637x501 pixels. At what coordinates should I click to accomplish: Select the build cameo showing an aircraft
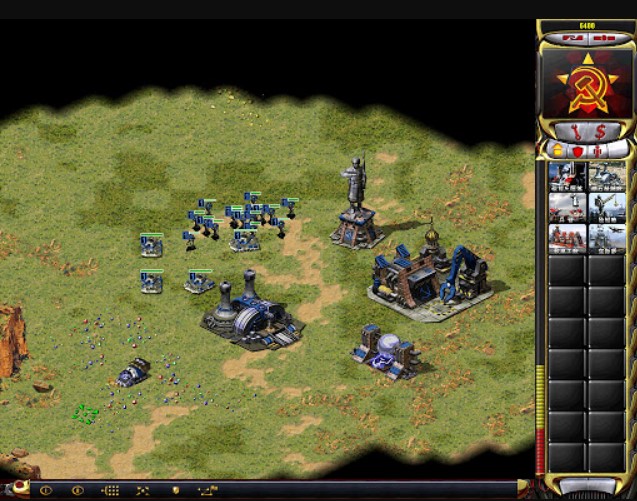(607, 238)
